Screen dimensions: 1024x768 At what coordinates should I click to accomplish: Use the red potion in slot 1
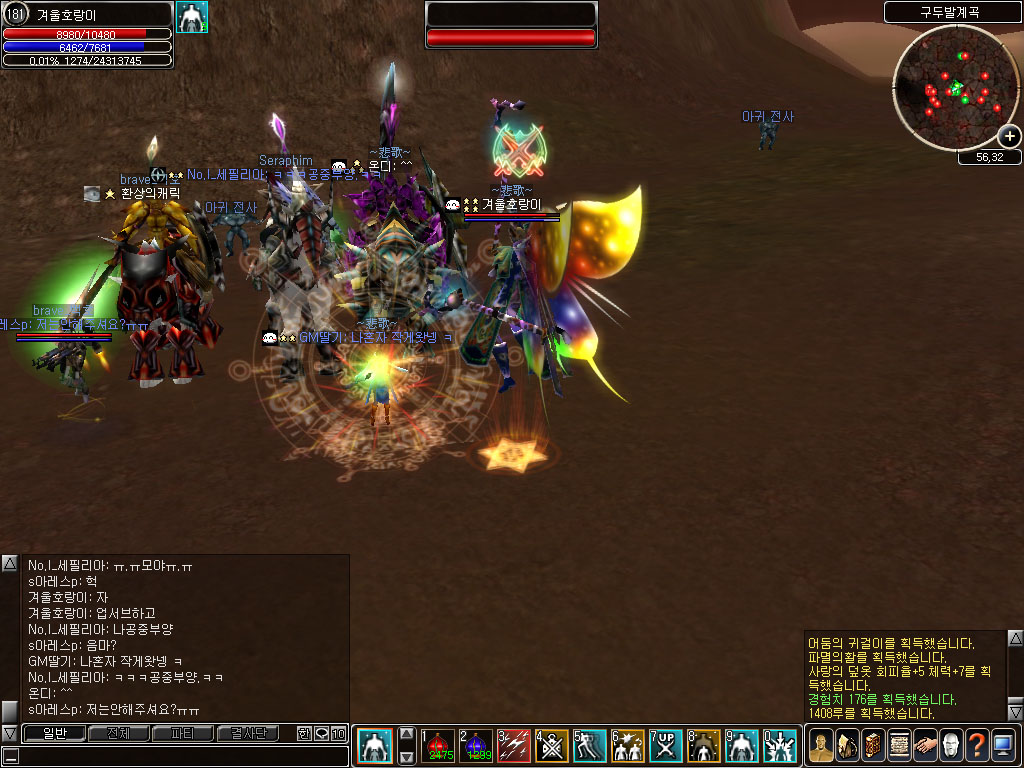[x=439, y=746]
